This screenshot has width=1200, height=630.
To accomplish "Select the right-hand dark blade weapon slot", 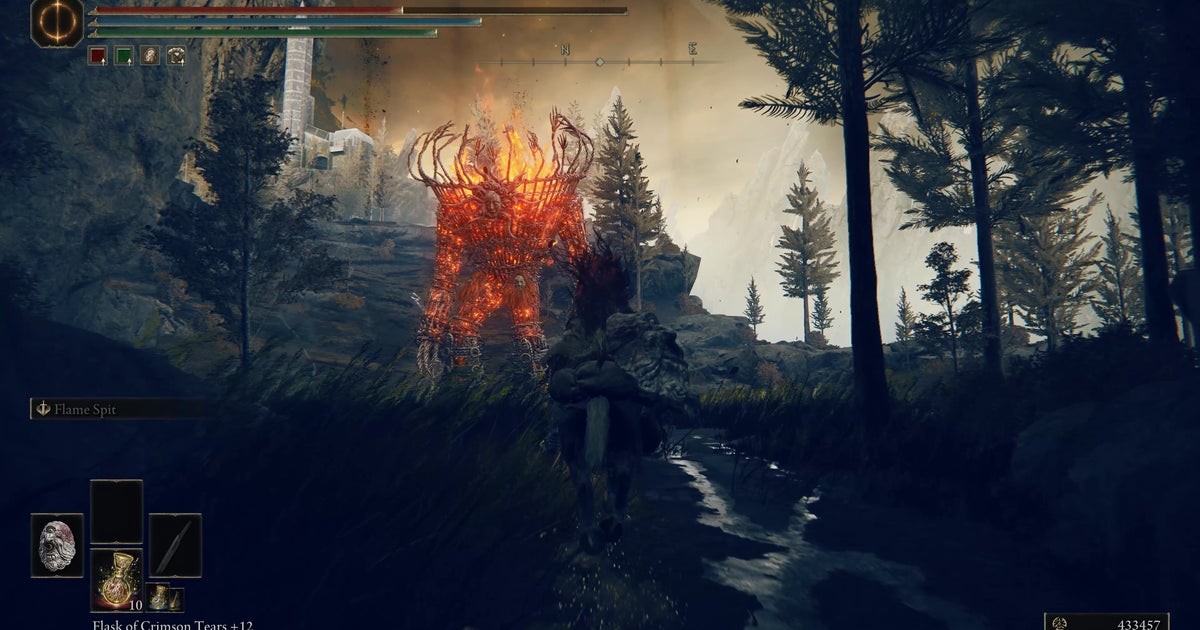I will 175,545.
